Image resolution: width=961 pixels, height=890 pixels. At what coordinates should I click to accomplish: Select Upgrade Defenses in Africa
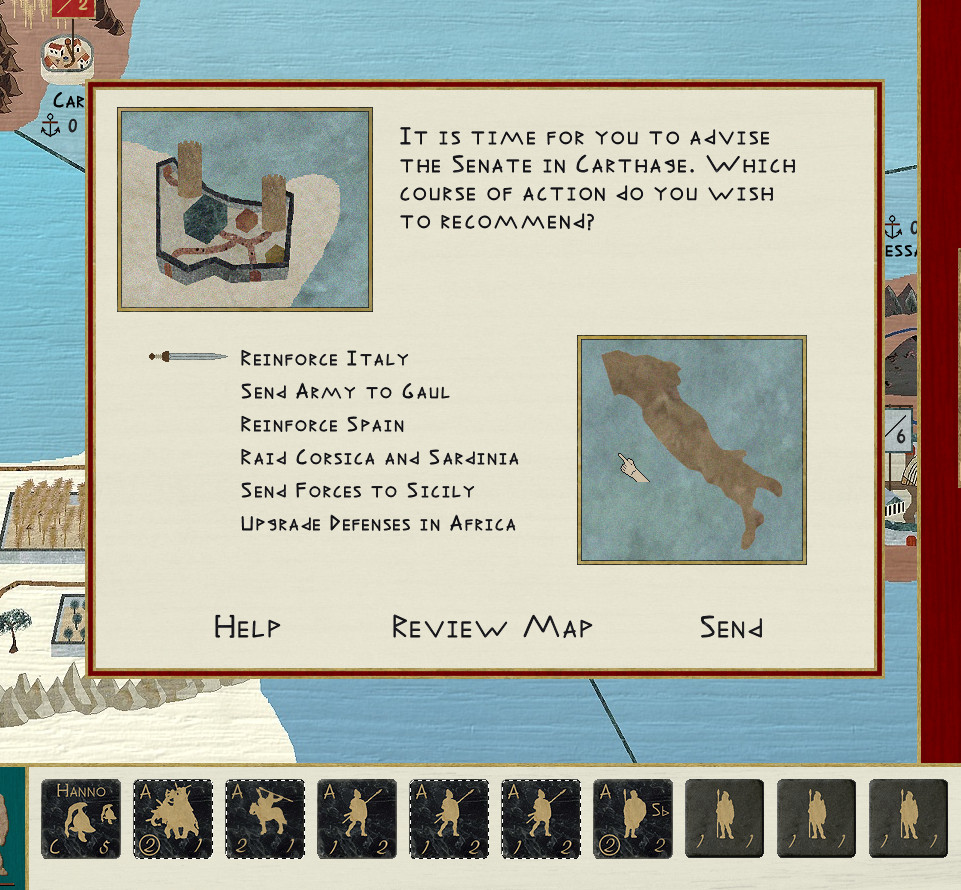378,524
